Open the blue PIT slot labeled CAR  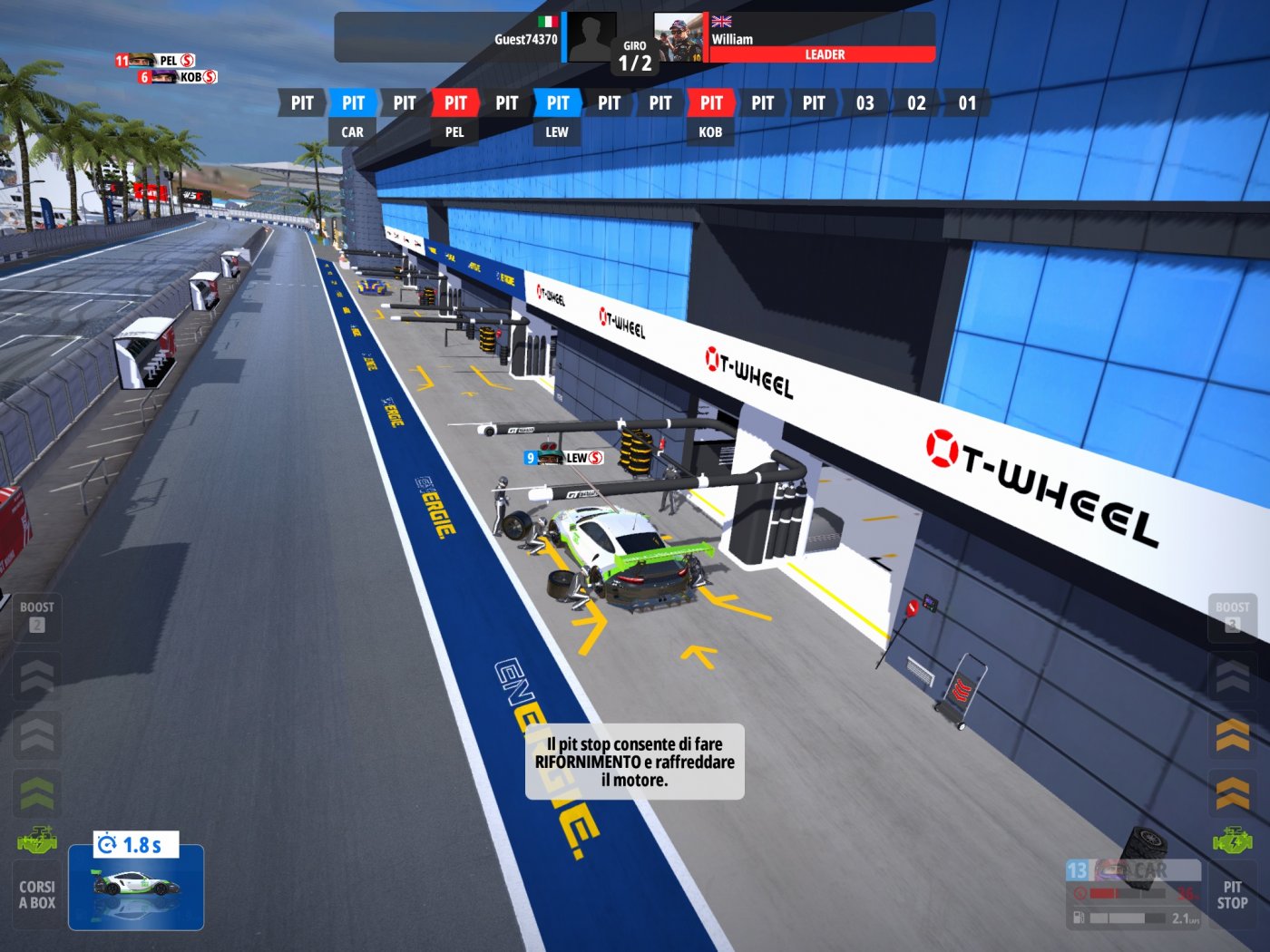coord(351,102)
